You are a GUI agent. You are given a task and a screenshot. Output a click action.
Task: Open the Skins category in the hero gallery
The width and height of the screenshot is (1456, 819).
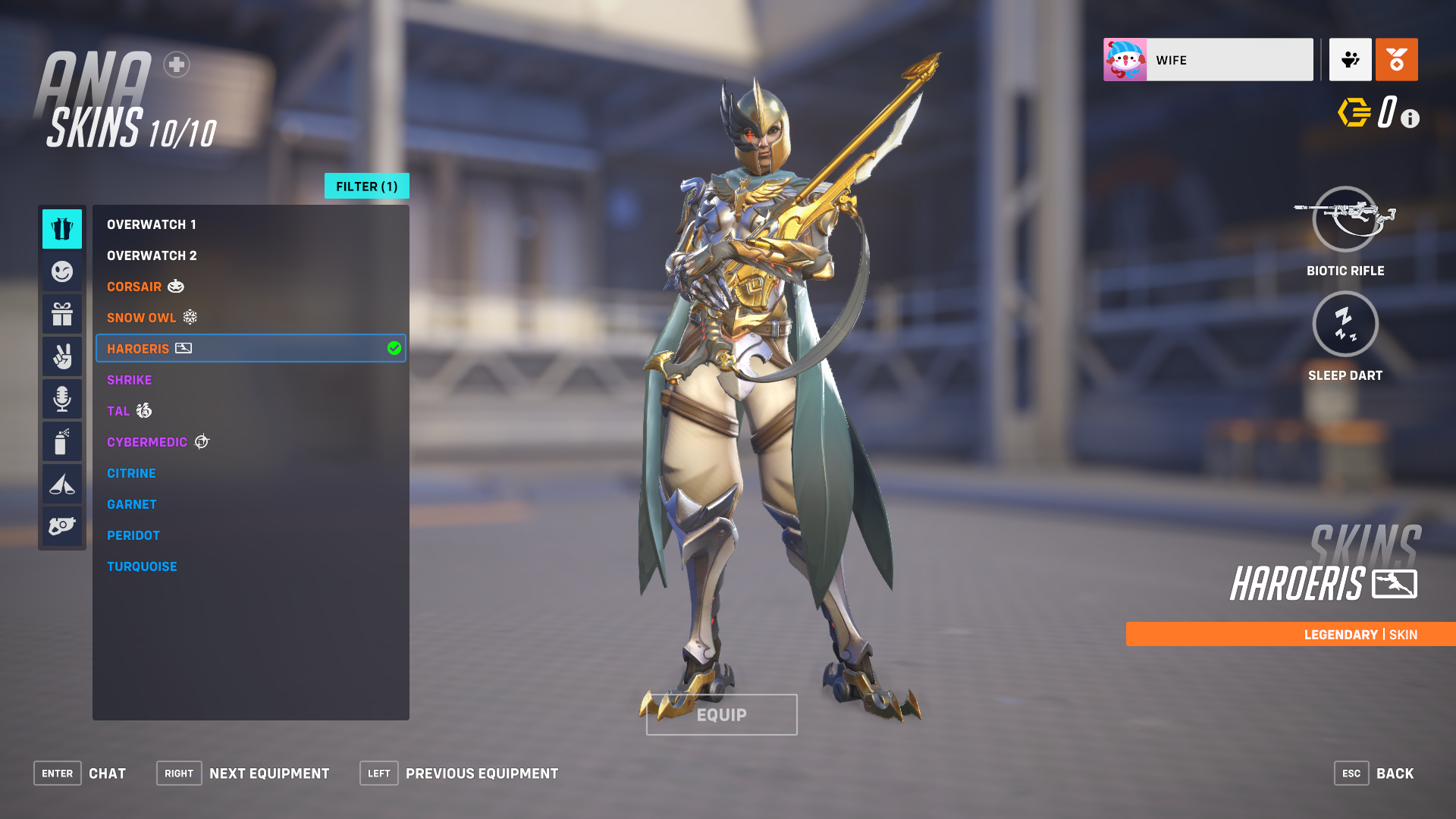pos(62,229)
